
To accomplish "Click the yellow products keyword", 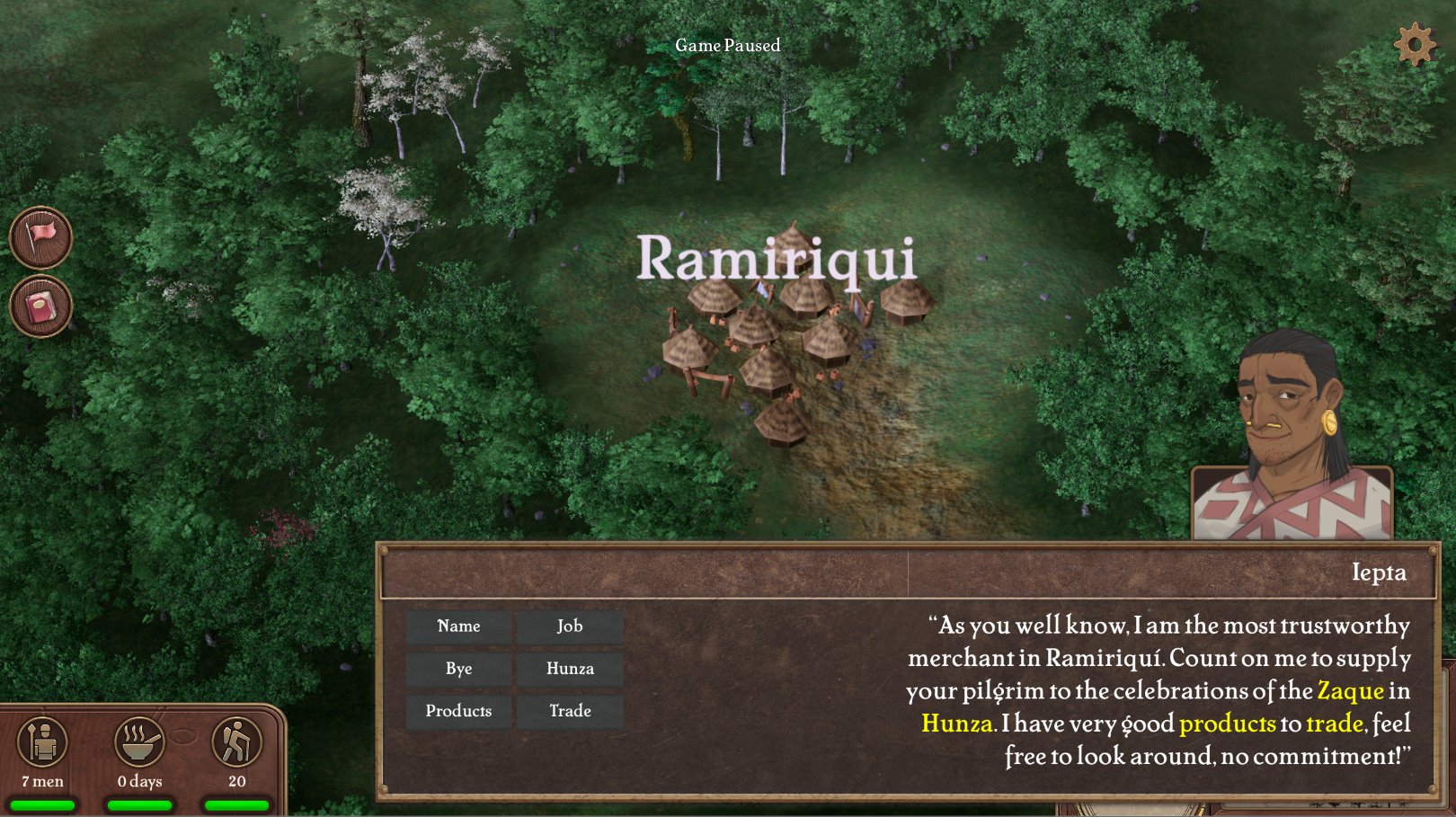I will click(1227, 724).
